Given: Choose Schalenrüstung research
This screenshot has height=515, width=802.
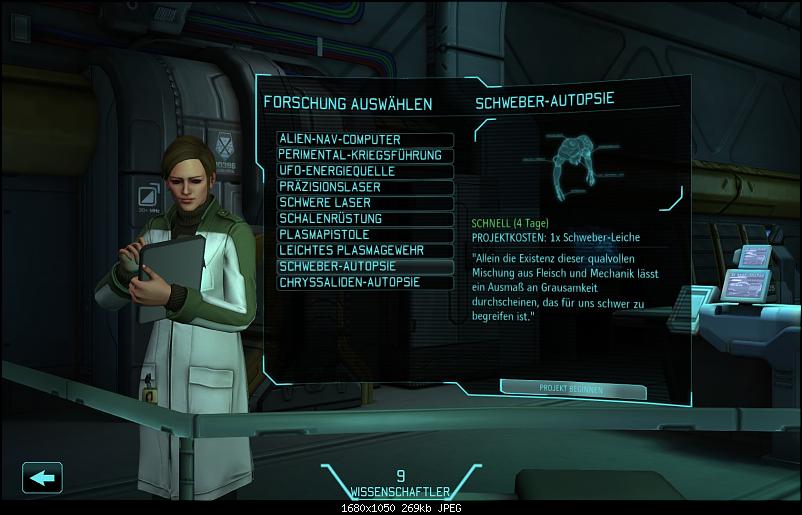Looking at the screenshot, I should (x=365, y=219).
